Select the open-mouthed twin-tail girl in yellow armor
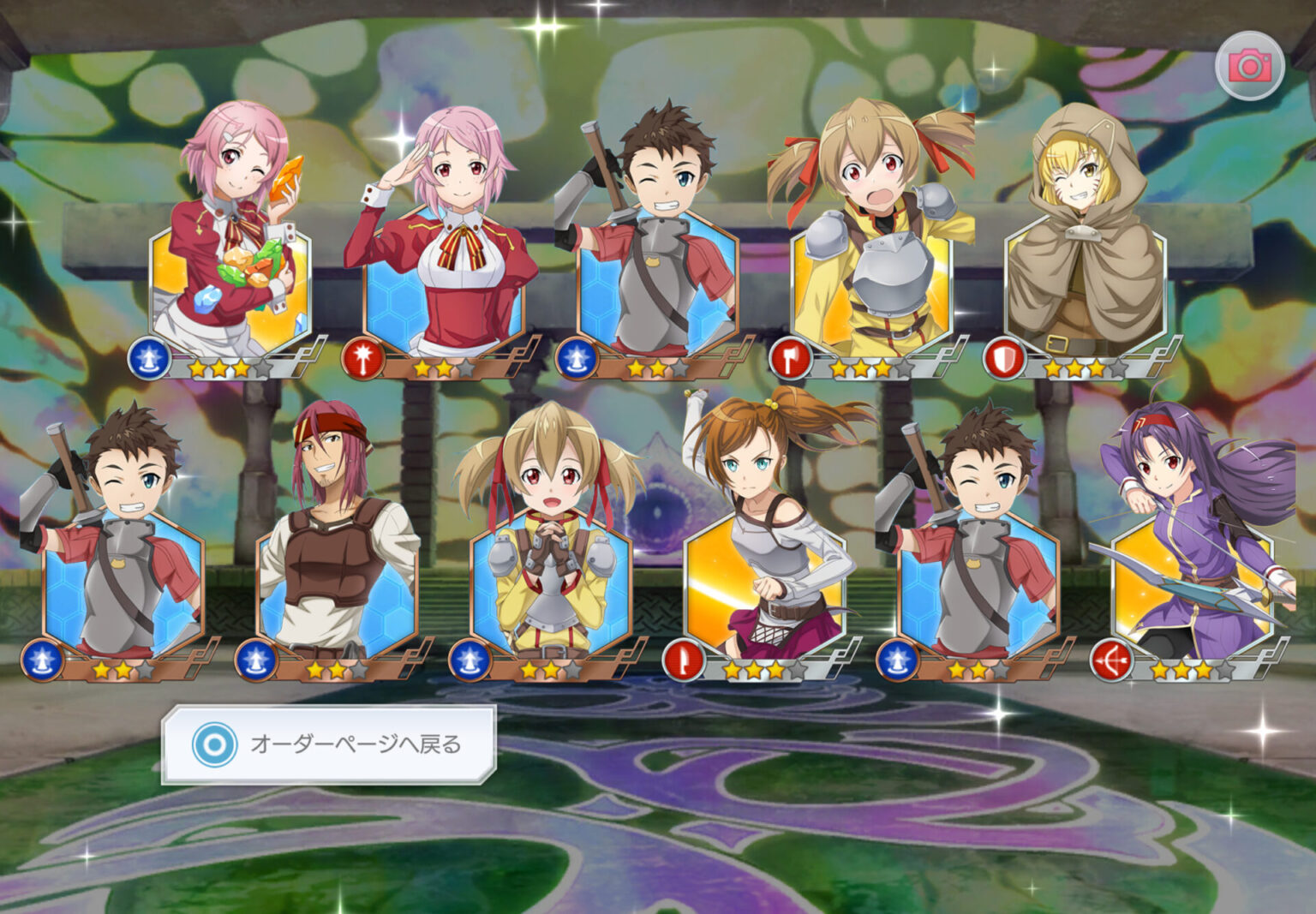Viewport: 1316px width, 914px height. point(870,257)
